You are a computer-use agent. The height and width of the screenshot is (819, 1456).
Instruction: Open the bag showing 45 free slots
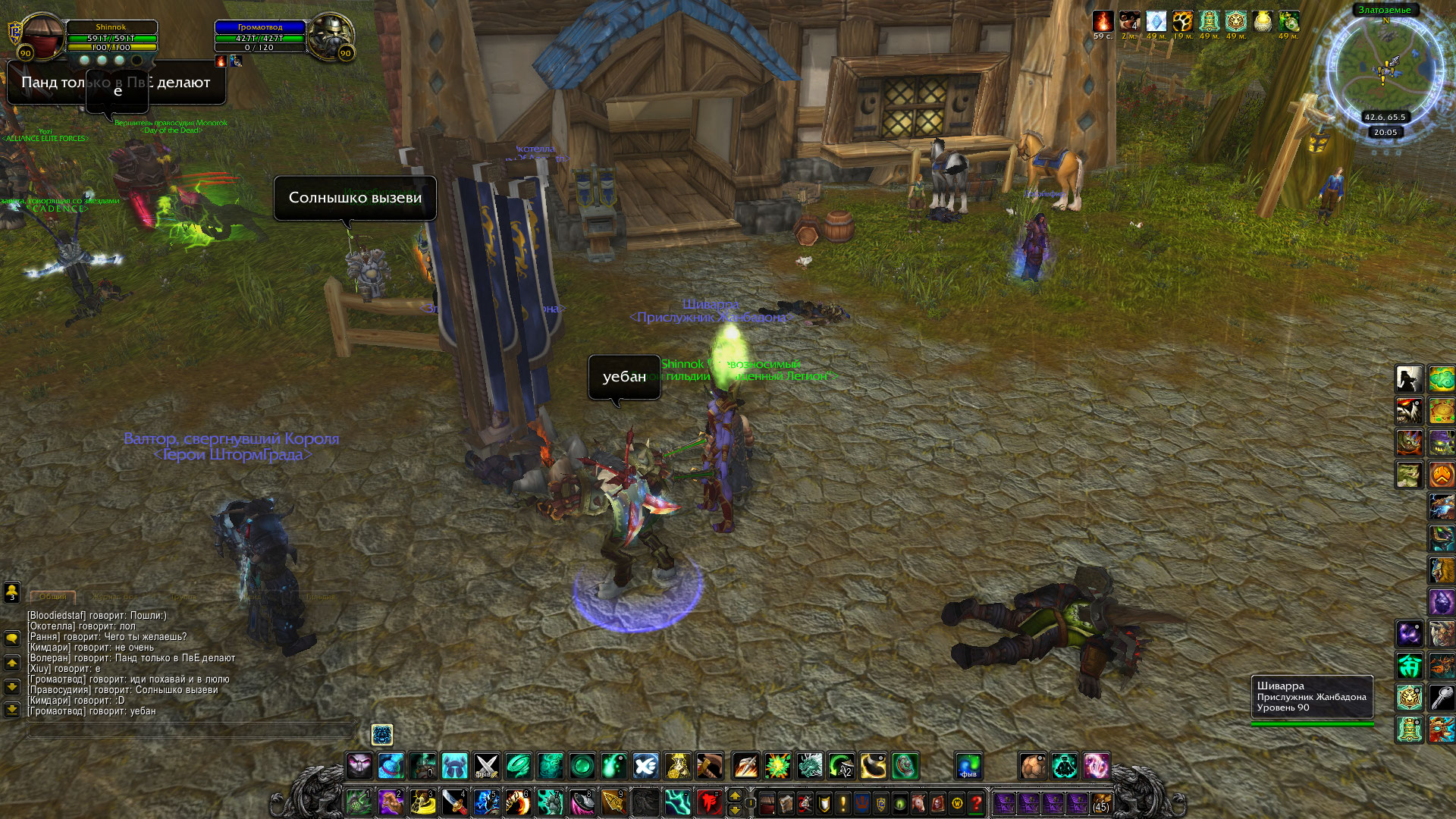(x=1100, y=802)
